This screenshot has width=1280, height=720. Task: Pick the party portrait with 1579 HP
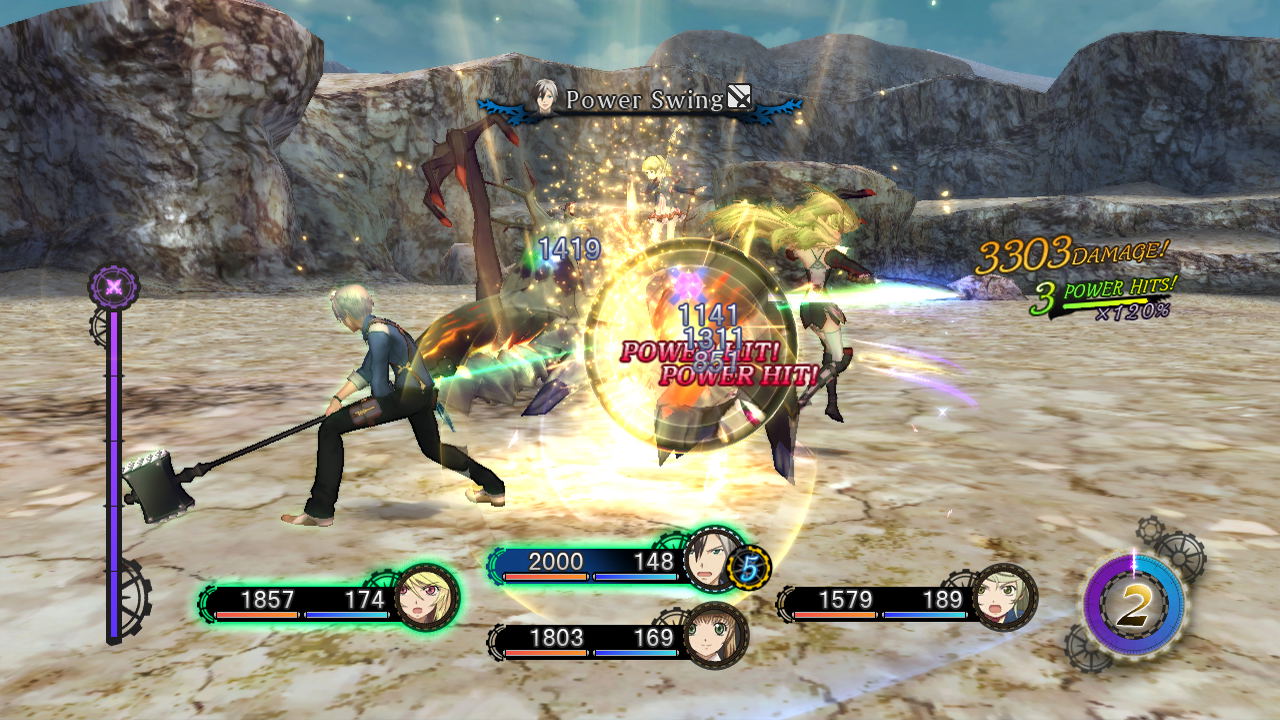[1003, 598]
